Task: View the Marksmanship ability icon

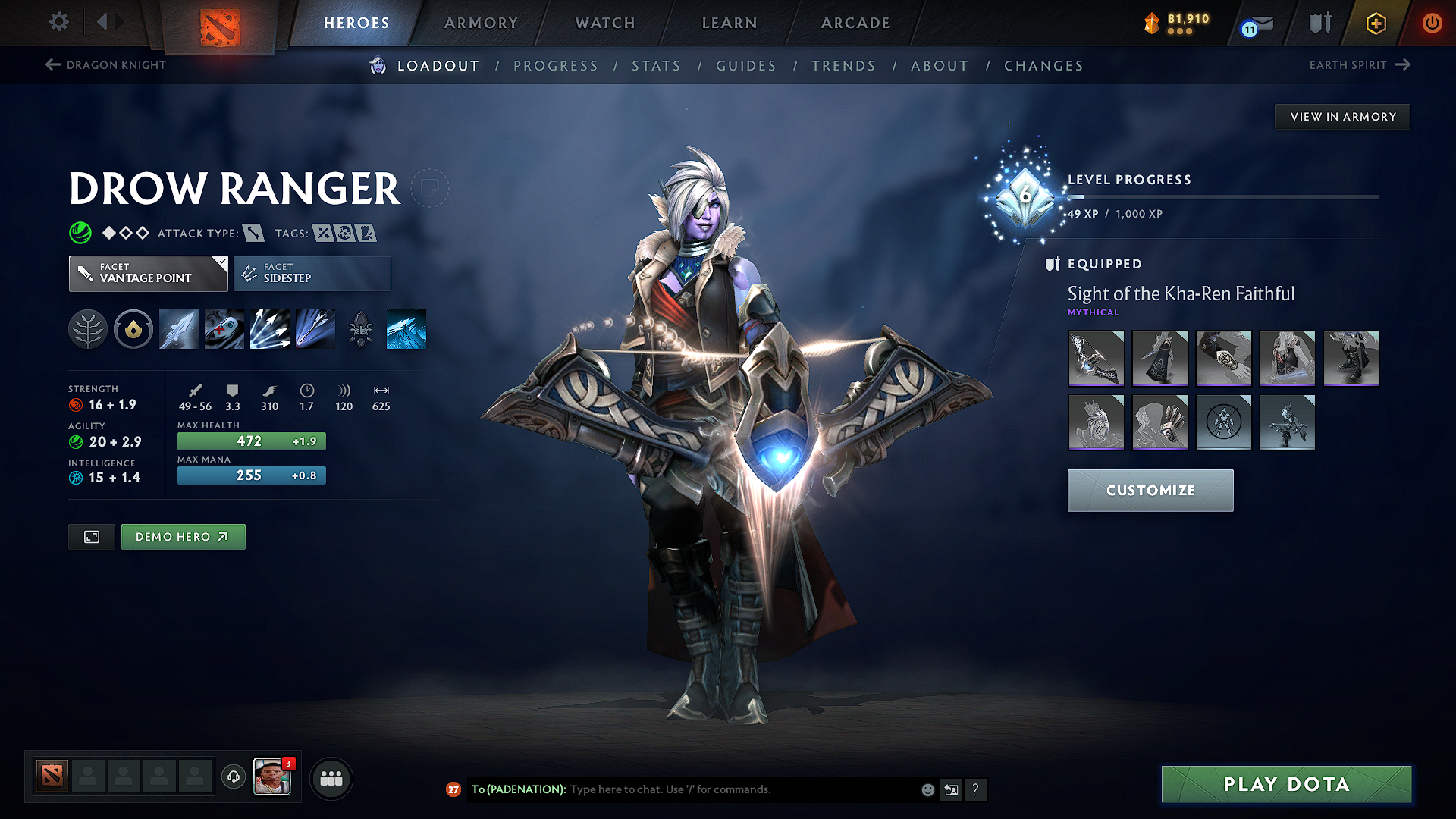Action: point(315,328)
